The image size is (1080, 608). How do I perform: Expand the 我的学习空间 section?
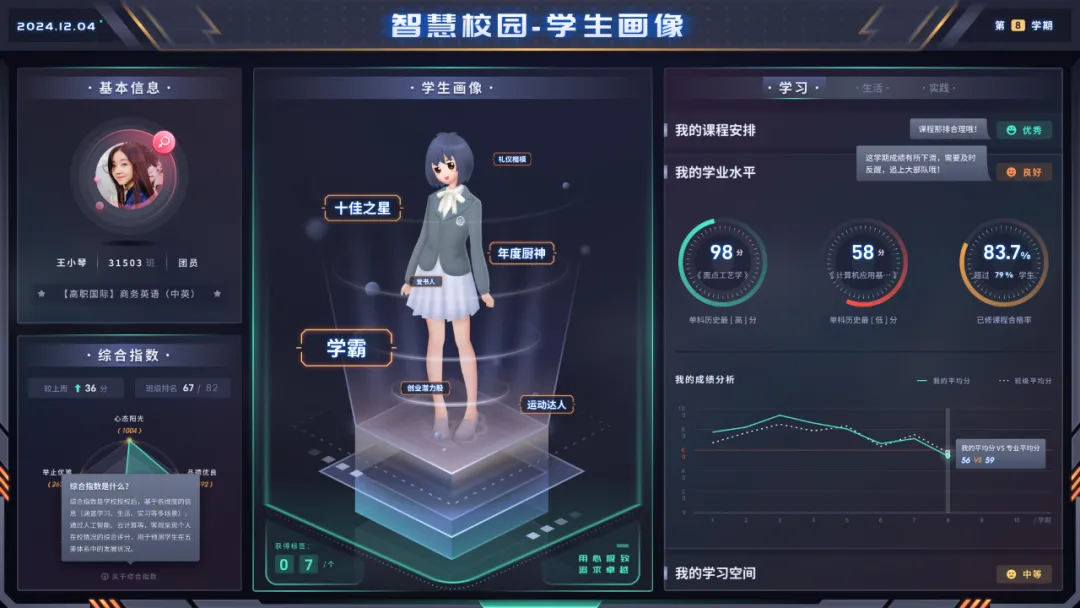click(x=715, y=574)
